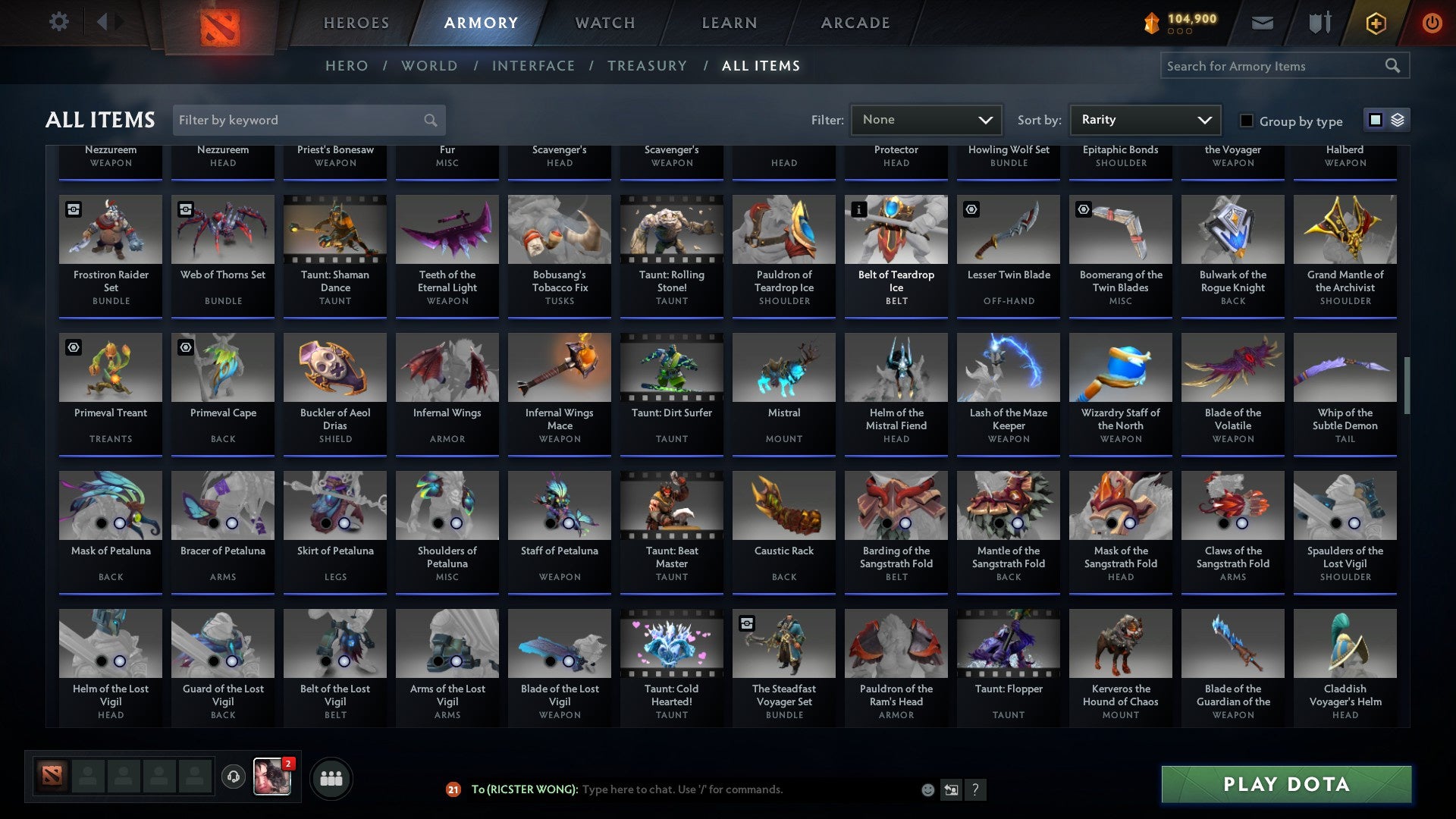
Task: Open the Filter: None dropdown
Action: pos(925,120)
